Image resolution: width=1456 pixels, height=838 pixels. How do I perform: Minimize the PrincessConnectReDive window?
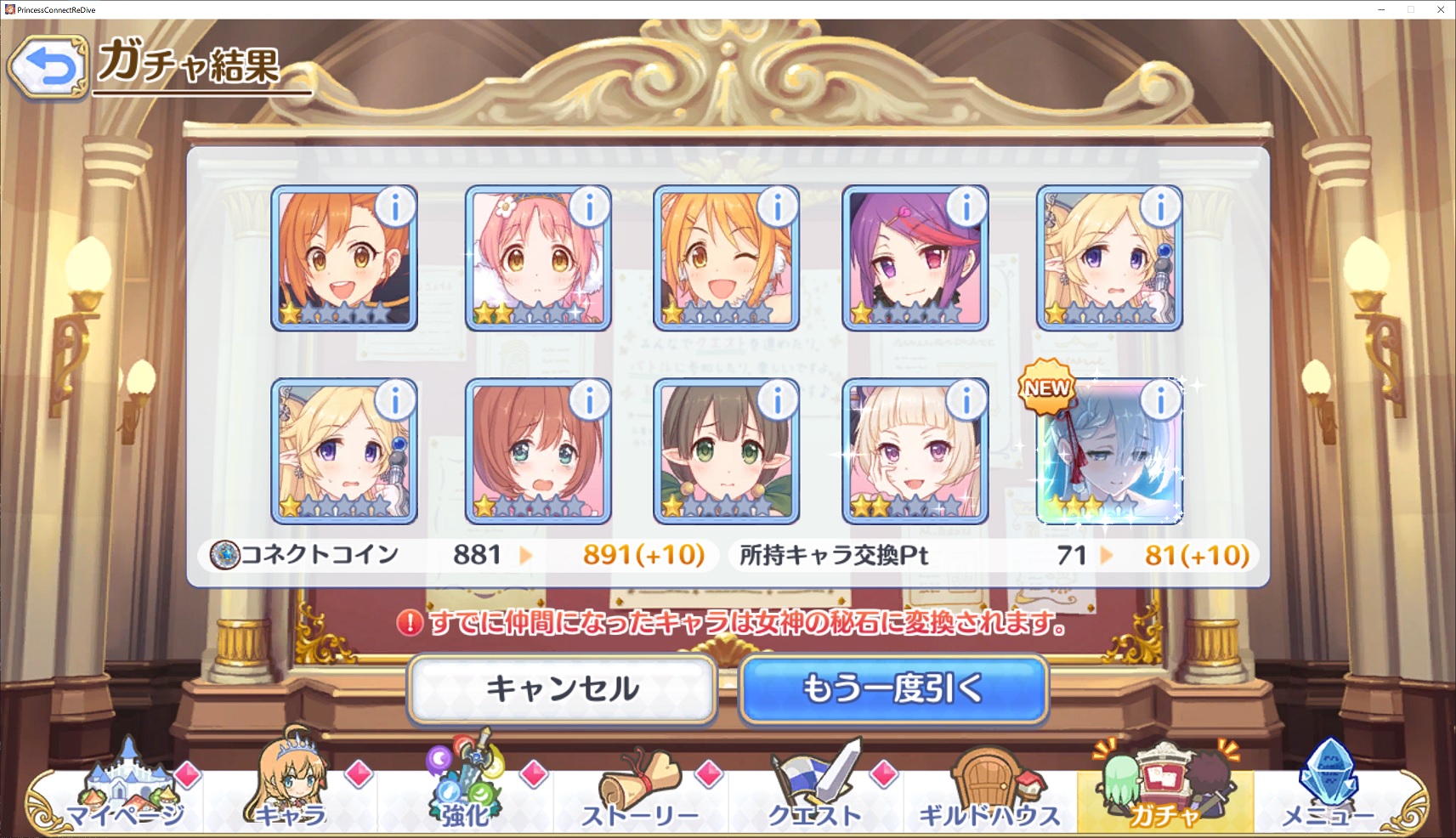pyautogui.click(x=1382, y=9)
